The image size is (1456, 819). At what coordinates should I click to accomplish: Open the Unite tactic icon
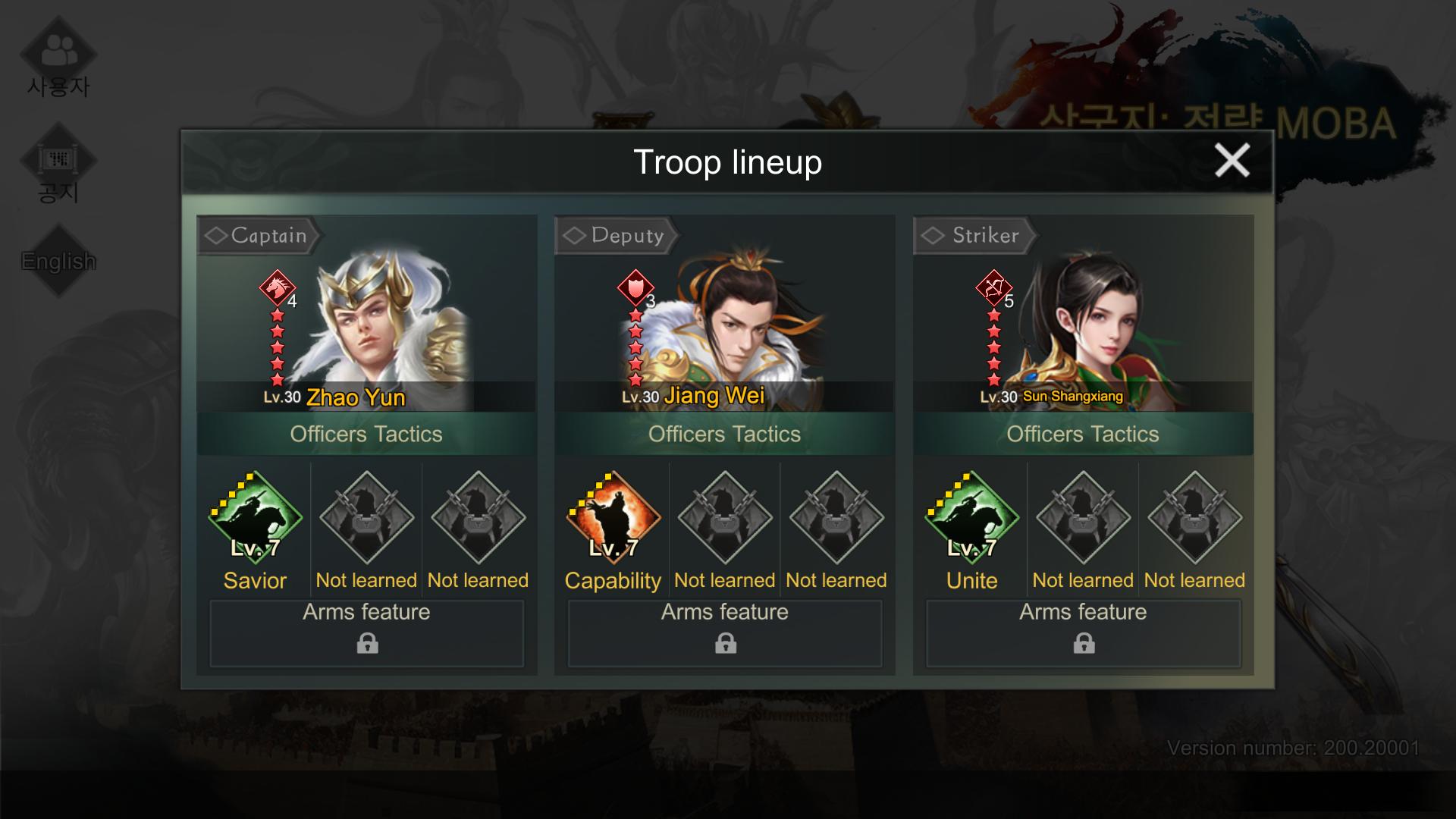[971, 518]
